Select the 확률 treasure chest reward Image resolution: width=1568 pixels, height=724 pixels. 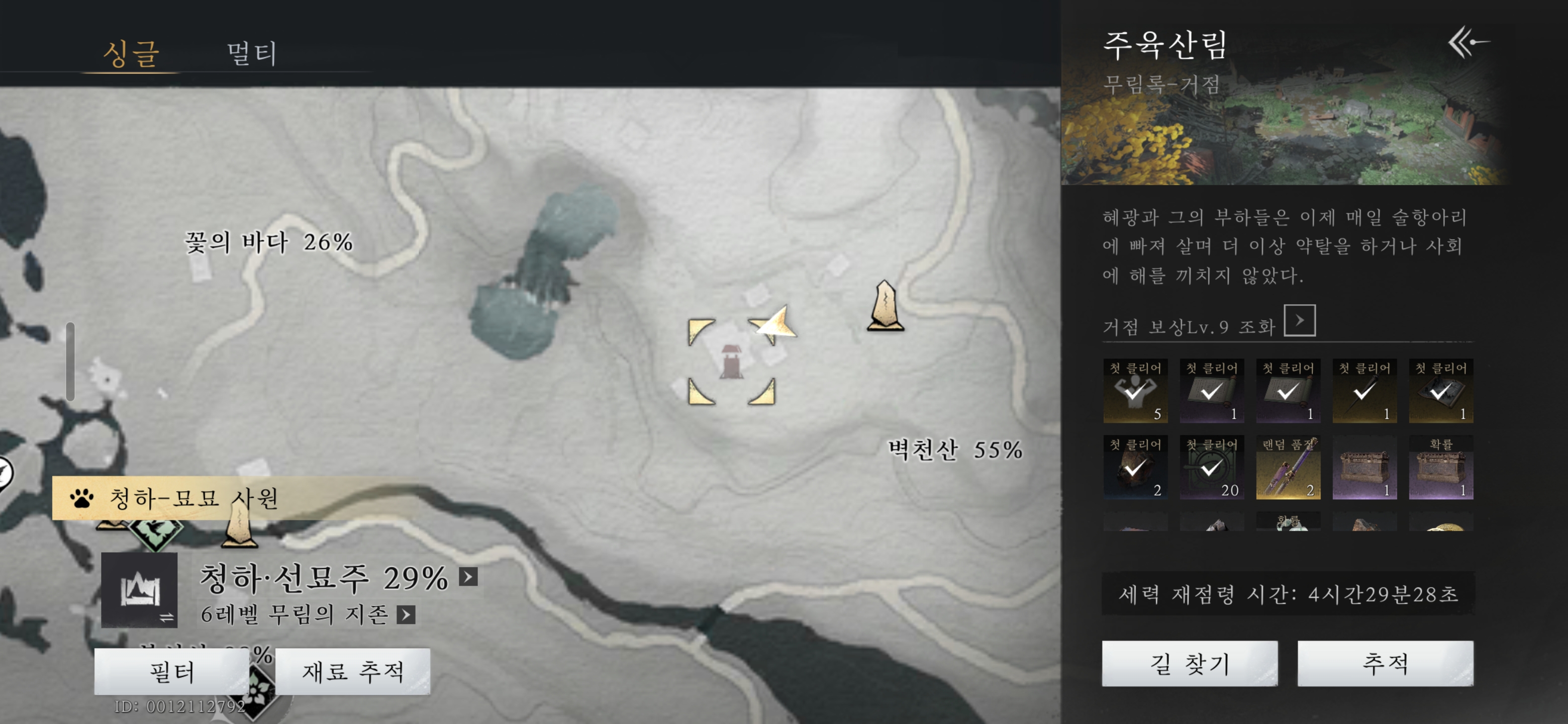(1441, 468)
